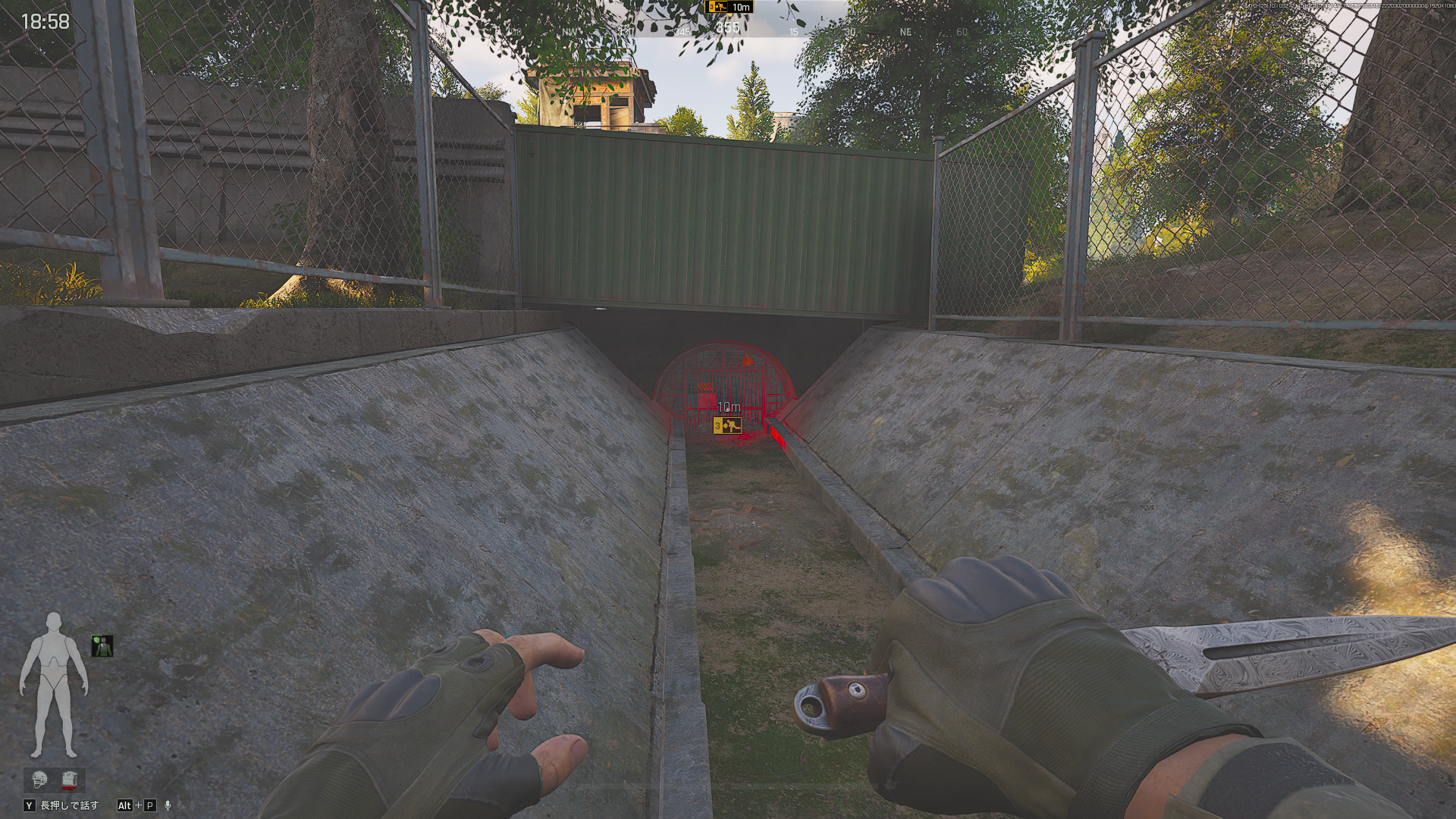Select the green armor status icon
1456x819 pixels.
(x=102, y=646)
